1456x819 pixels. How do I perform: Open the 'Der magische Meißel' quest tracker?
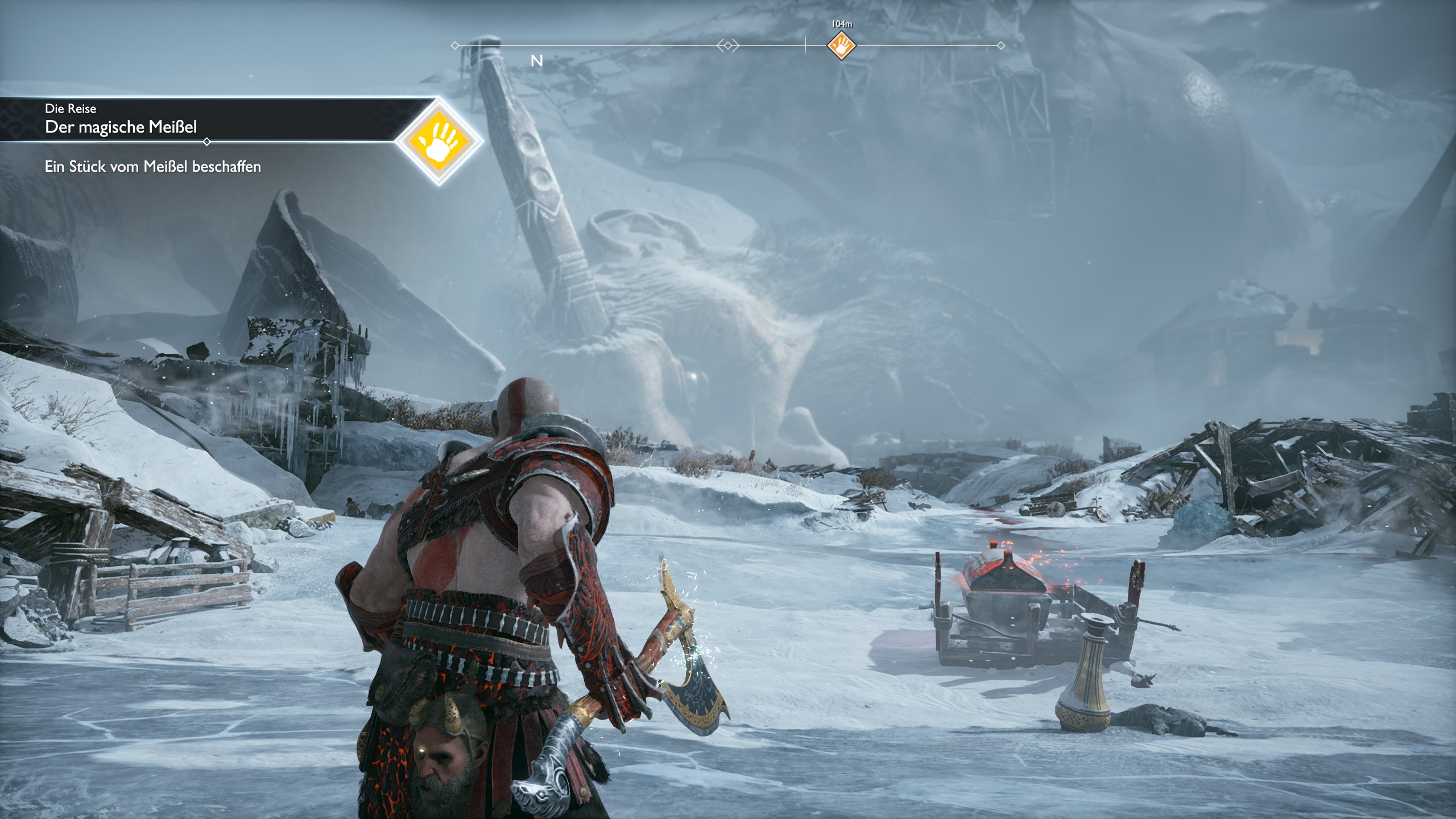[x=121, y=127]
